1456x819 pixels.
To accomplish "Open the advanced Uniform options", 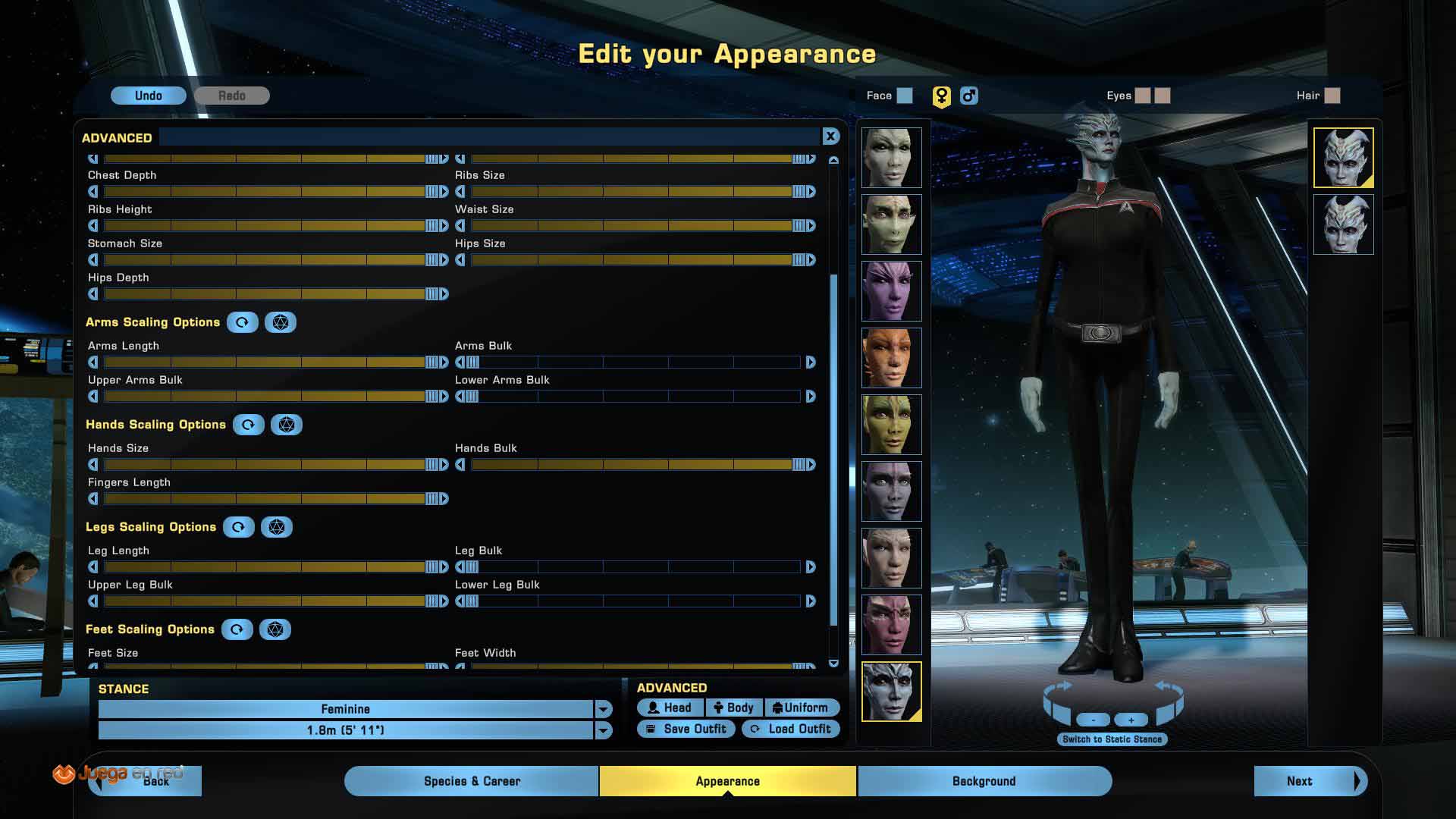I will 801,708.
